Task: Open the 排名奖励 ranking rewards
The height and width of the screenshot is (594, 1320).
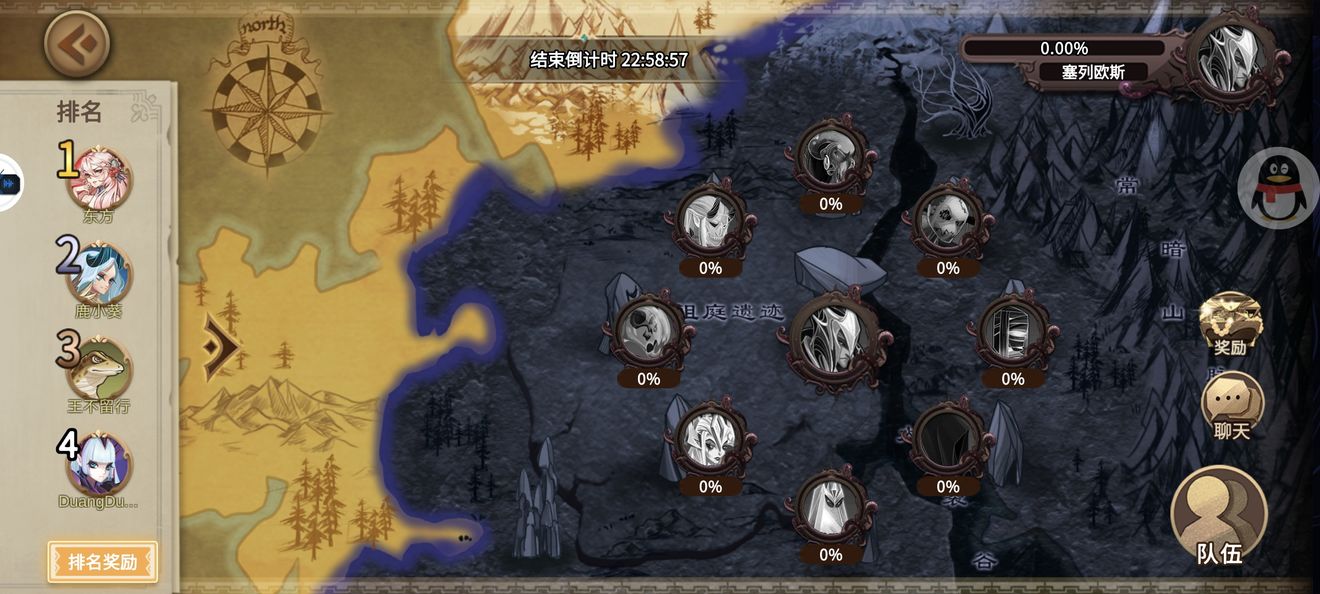Action: 102,561
